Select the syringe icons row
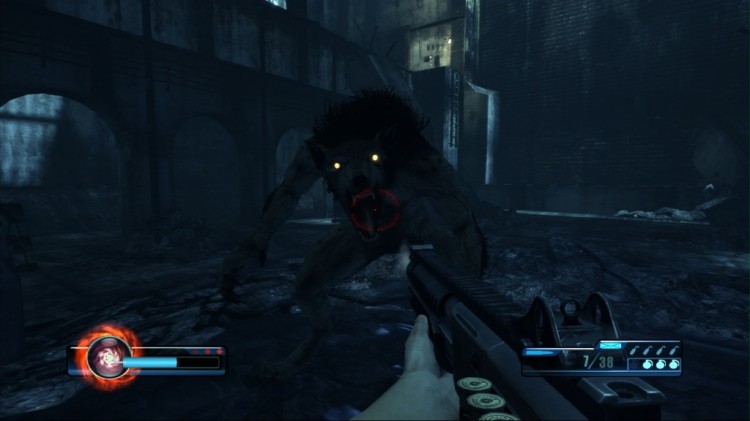Image resolution: width=750 pixels, height=421 pixels. point(653,349)
